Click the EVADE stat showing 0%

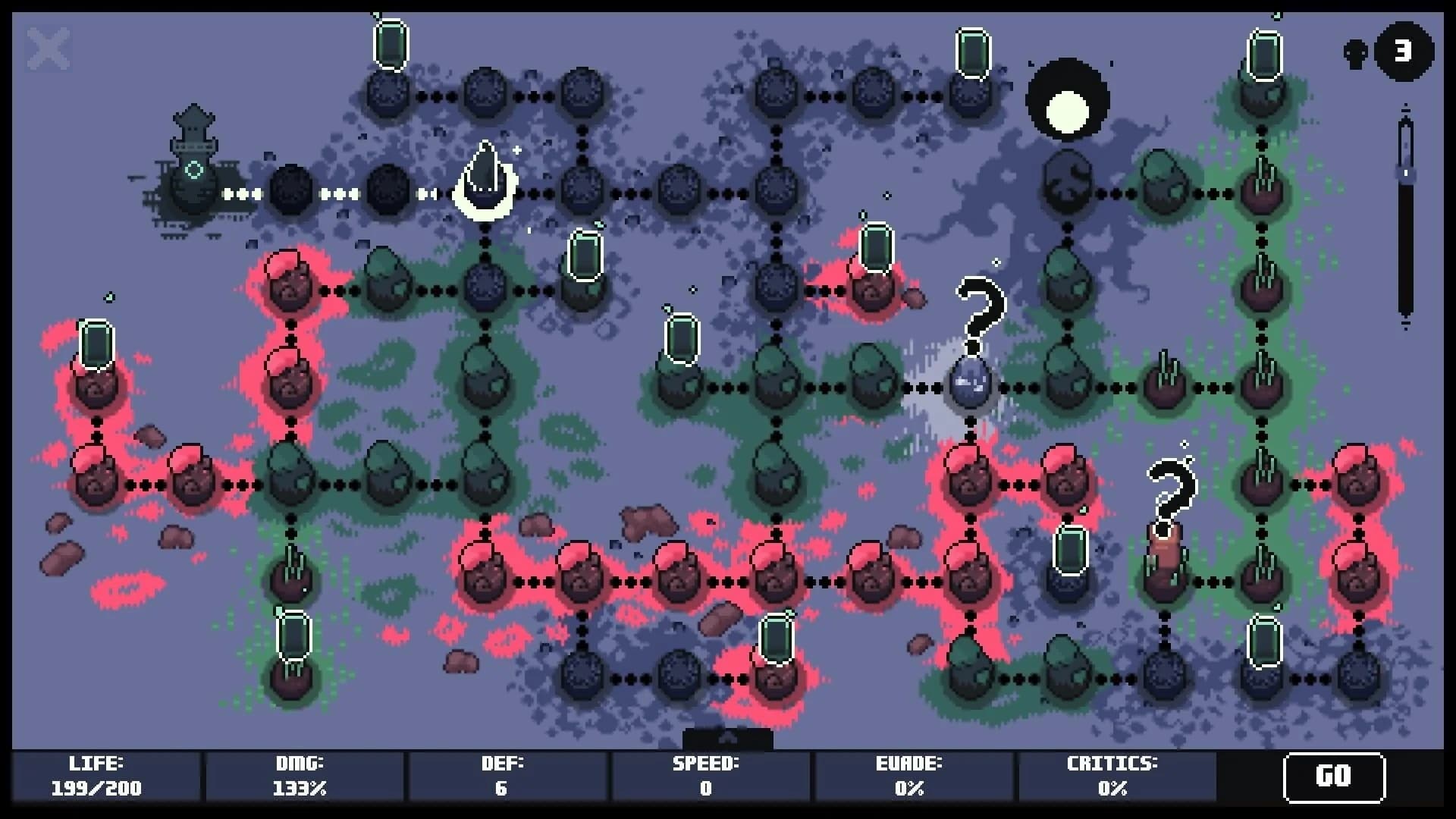[x=909, y=776]
